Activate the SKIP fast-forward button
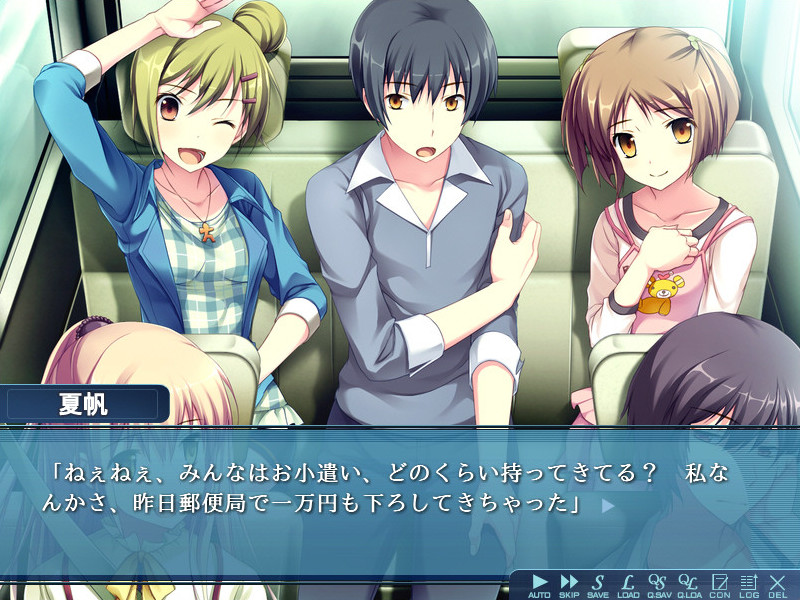The image size is (800, 600). (x=569, y=584)
